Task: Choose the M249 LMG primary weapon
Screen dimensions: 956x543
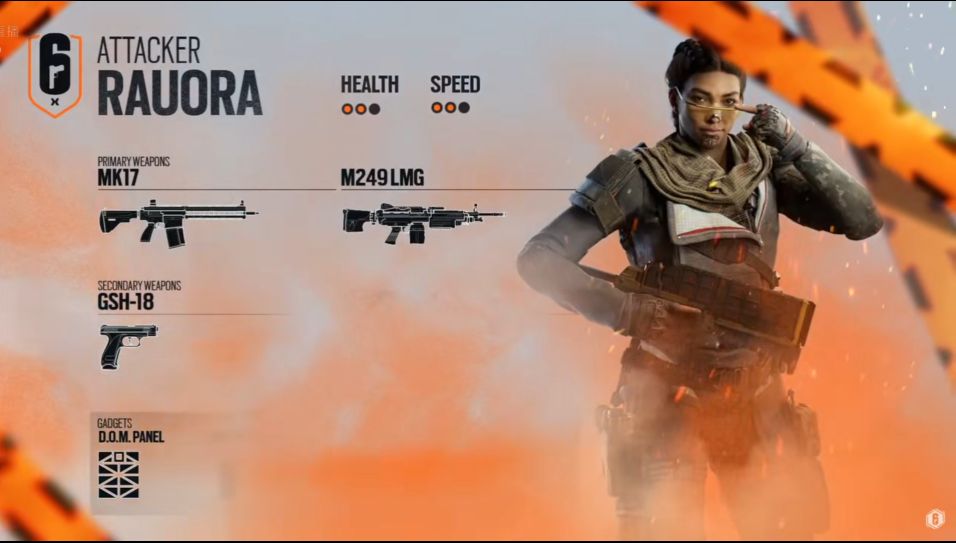Action: pos(422,221)
